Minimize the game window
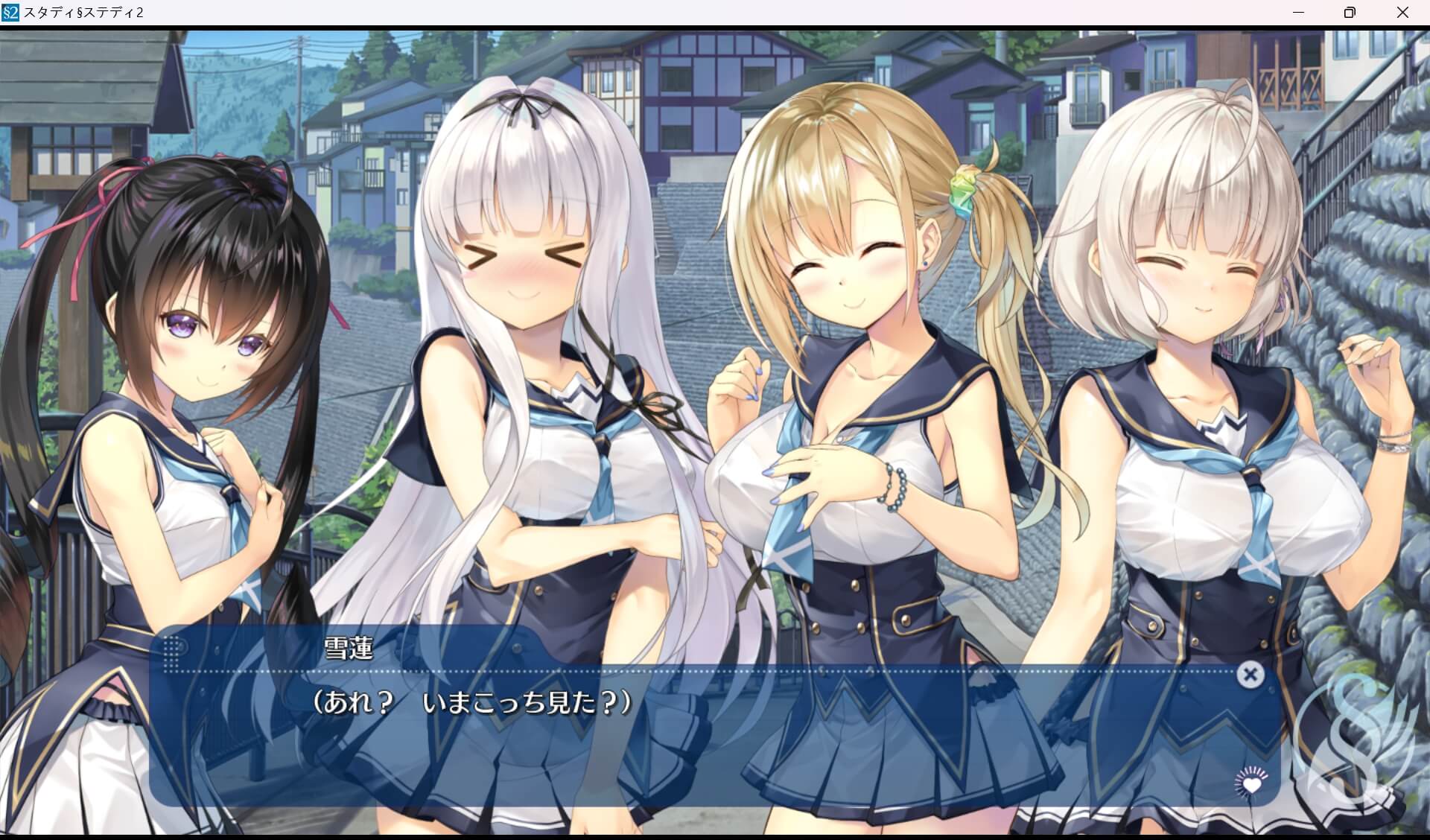The height and width of the screenshot is (840, 1430). coord(1297,12)
